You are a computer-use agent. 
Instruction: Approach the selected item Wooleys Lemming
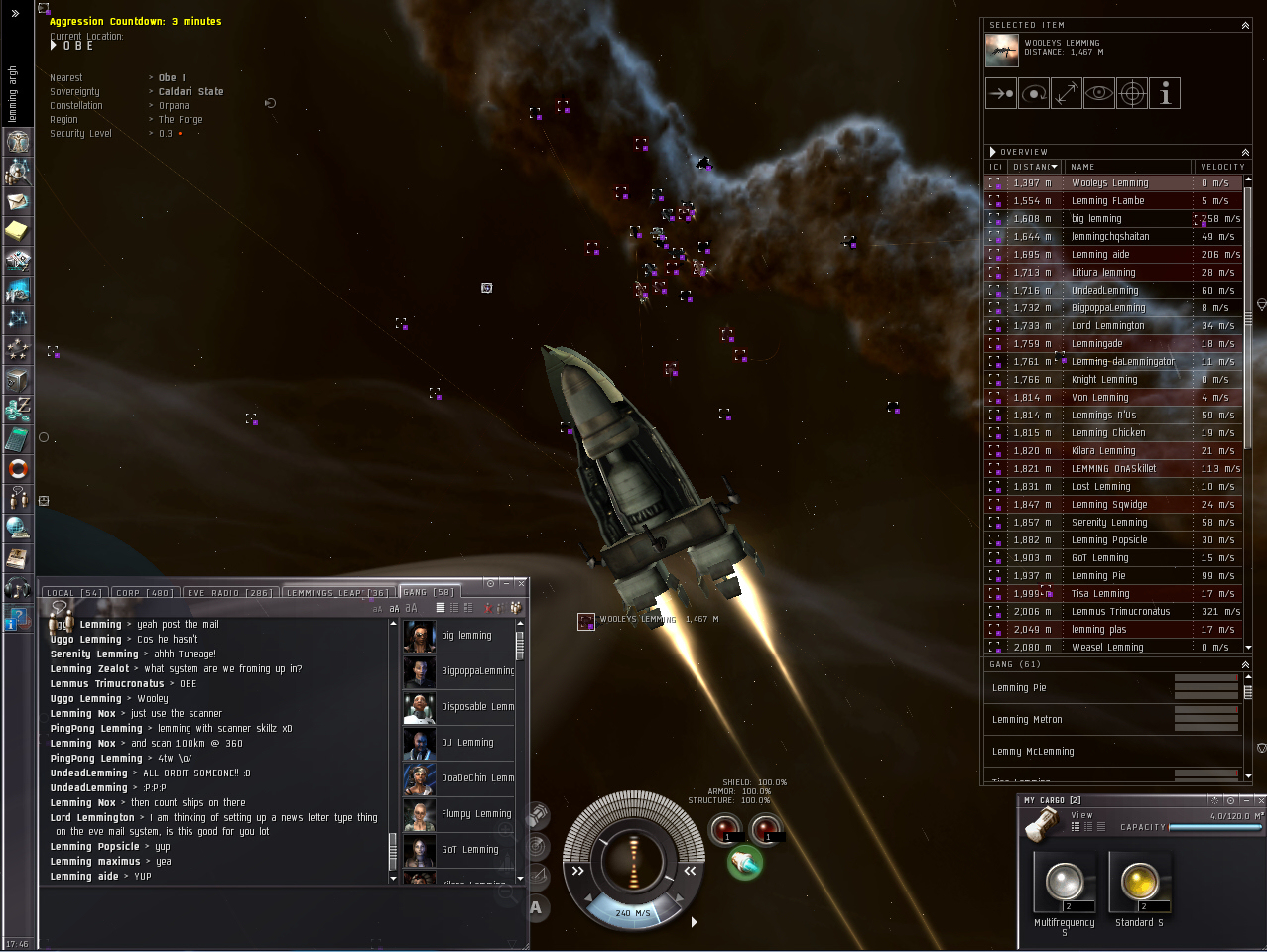tap(1000, 94)
